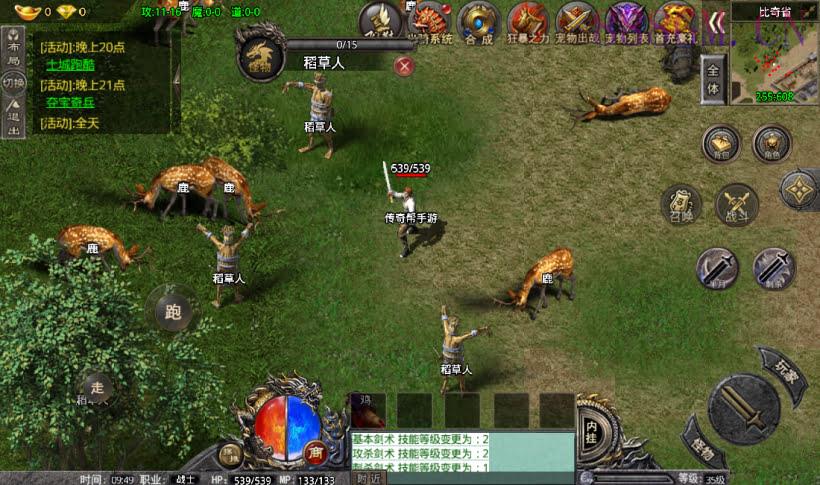Screen dimensions: 820x485
Task: Close the 稻草人 target panel
Action: [404, 66]
